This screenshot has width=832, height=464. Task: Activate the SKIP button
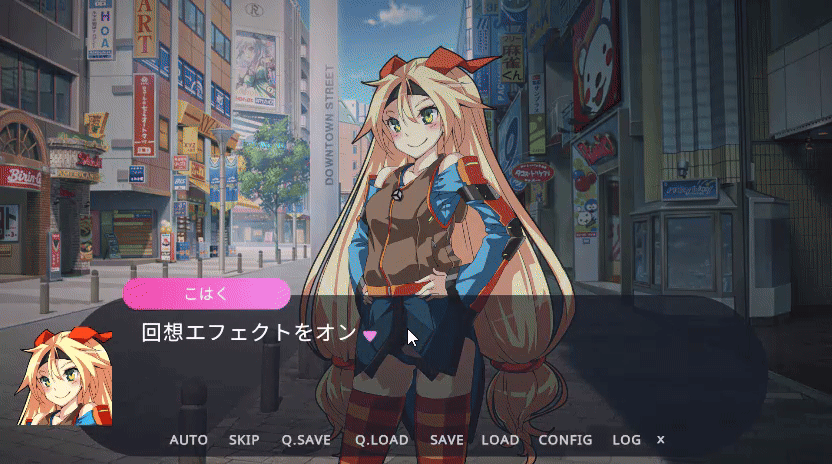(x=244, y=440)
